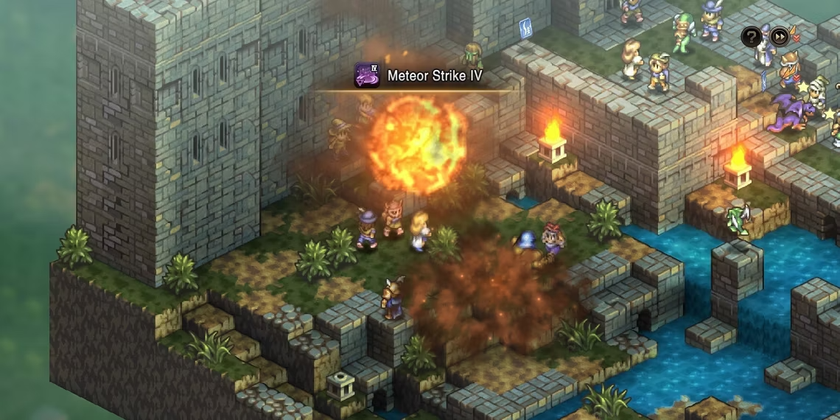Viewport: 840px width, 420px height.
Task: Toggle the fast-forward speed button
Action: [779, 38]
